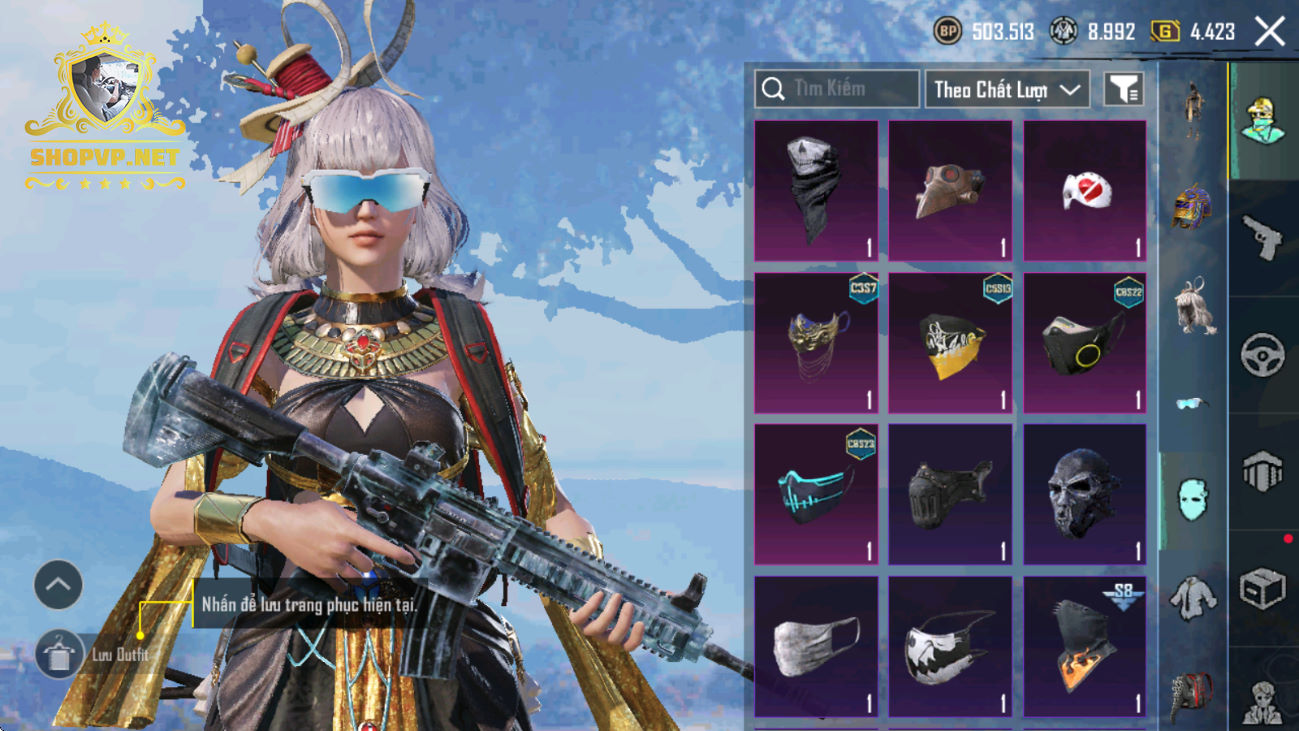Select the white and red heart mask
The image size is (1299, 731).
(1085, 191)
